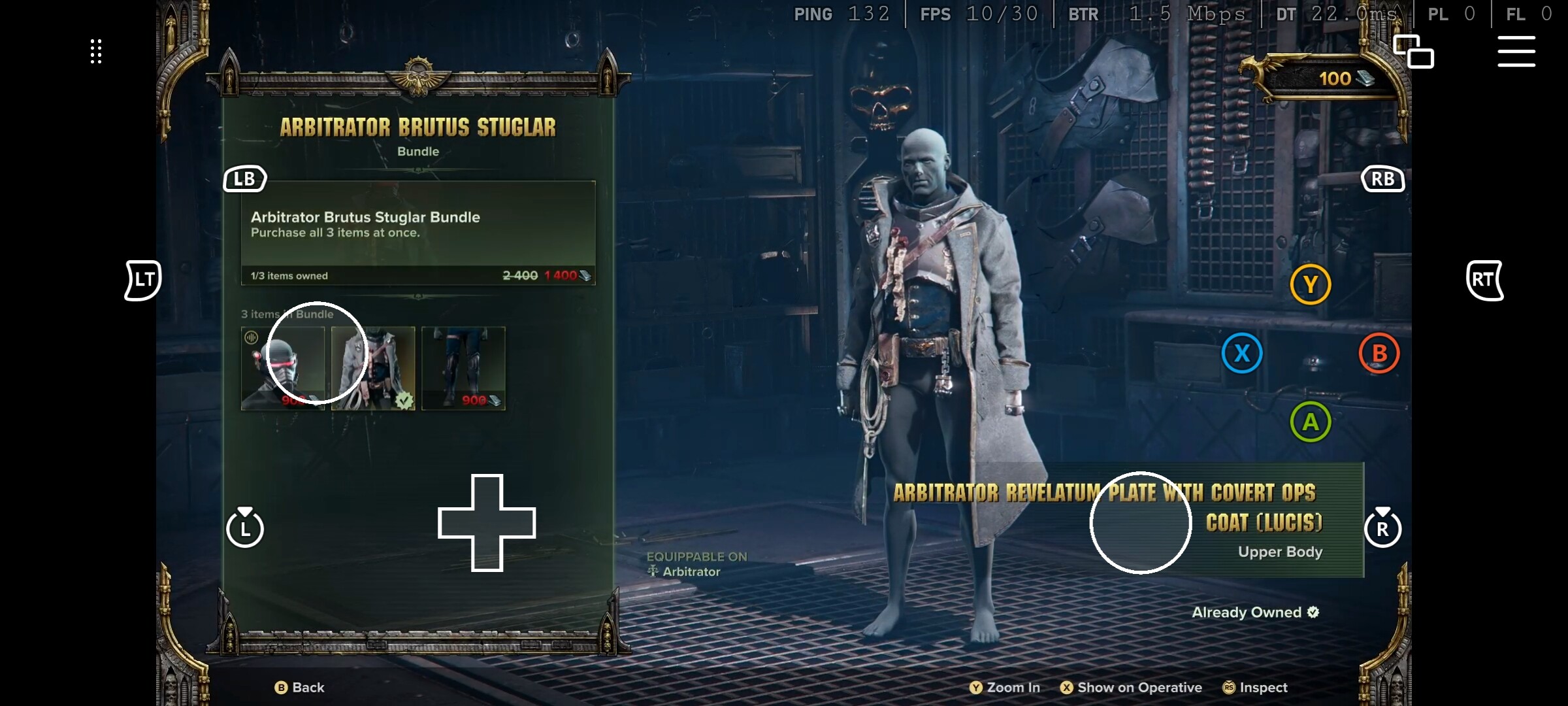1568x706 pixels.
Task: Choose the red-visor helmet bundle item
Action: 283,368
